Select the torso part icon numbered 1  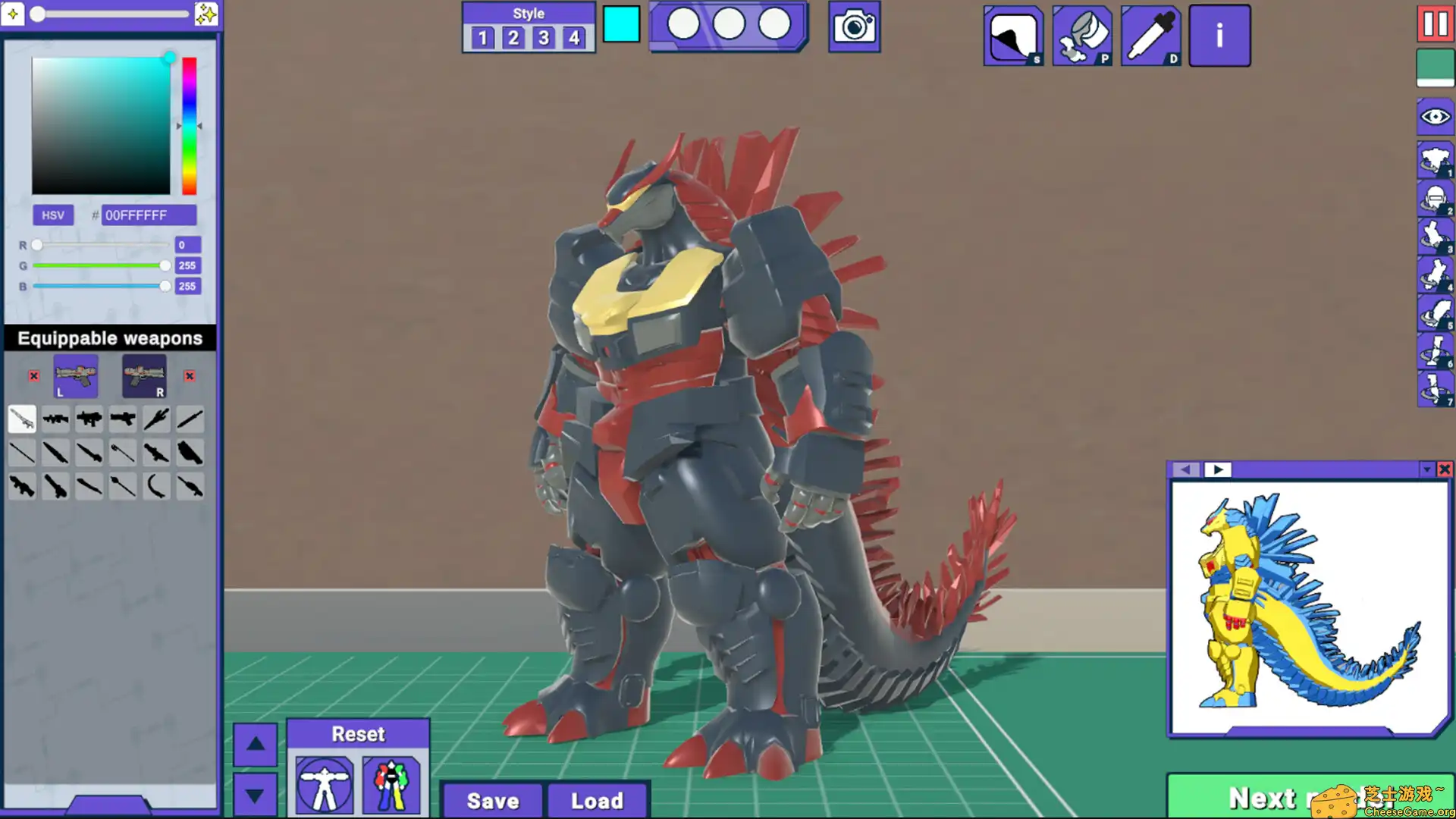coord(1435,161)
